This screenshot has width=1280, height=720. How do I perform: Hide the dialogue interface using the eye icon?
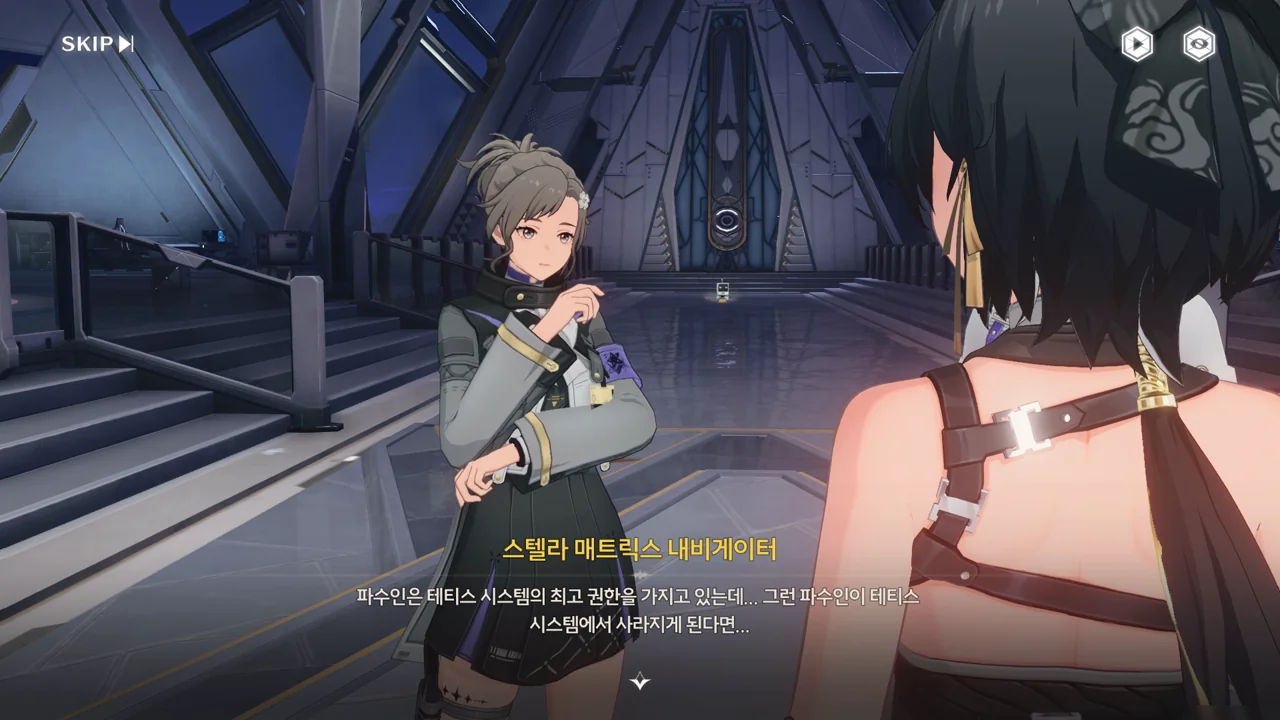point(1199,44)
